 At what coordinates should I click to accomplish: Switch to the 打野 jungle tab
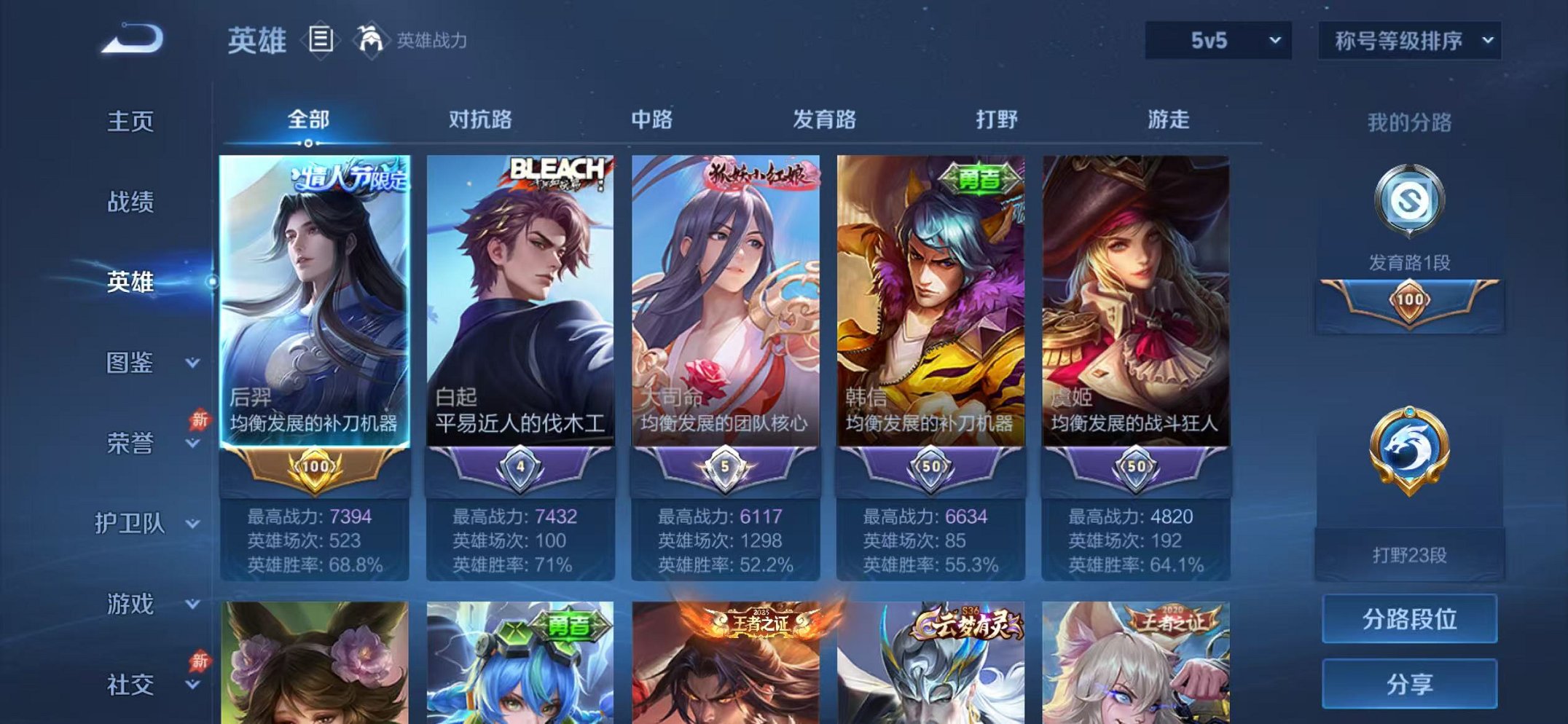click(x=998, y=119)
